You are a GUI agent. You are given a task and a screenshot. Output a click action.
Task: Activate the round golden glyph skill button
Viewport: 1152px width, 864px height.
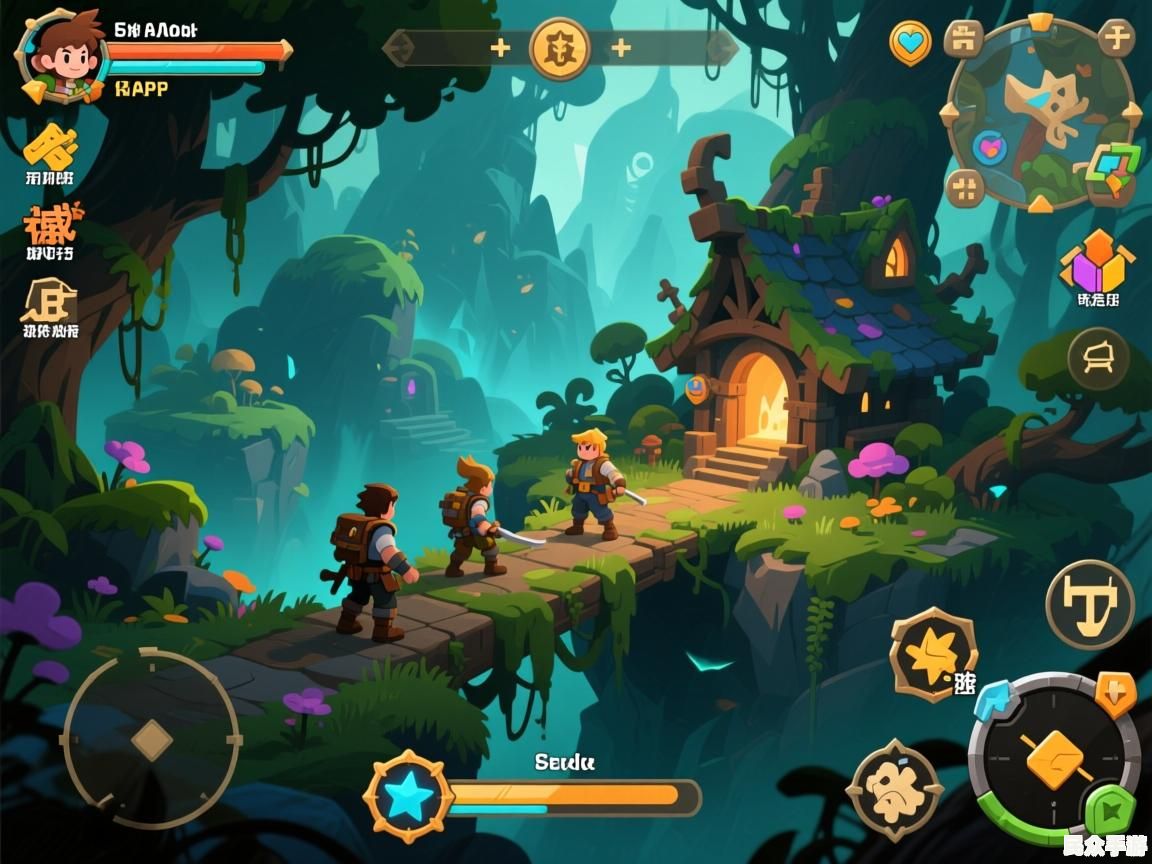click(1090, 604)
